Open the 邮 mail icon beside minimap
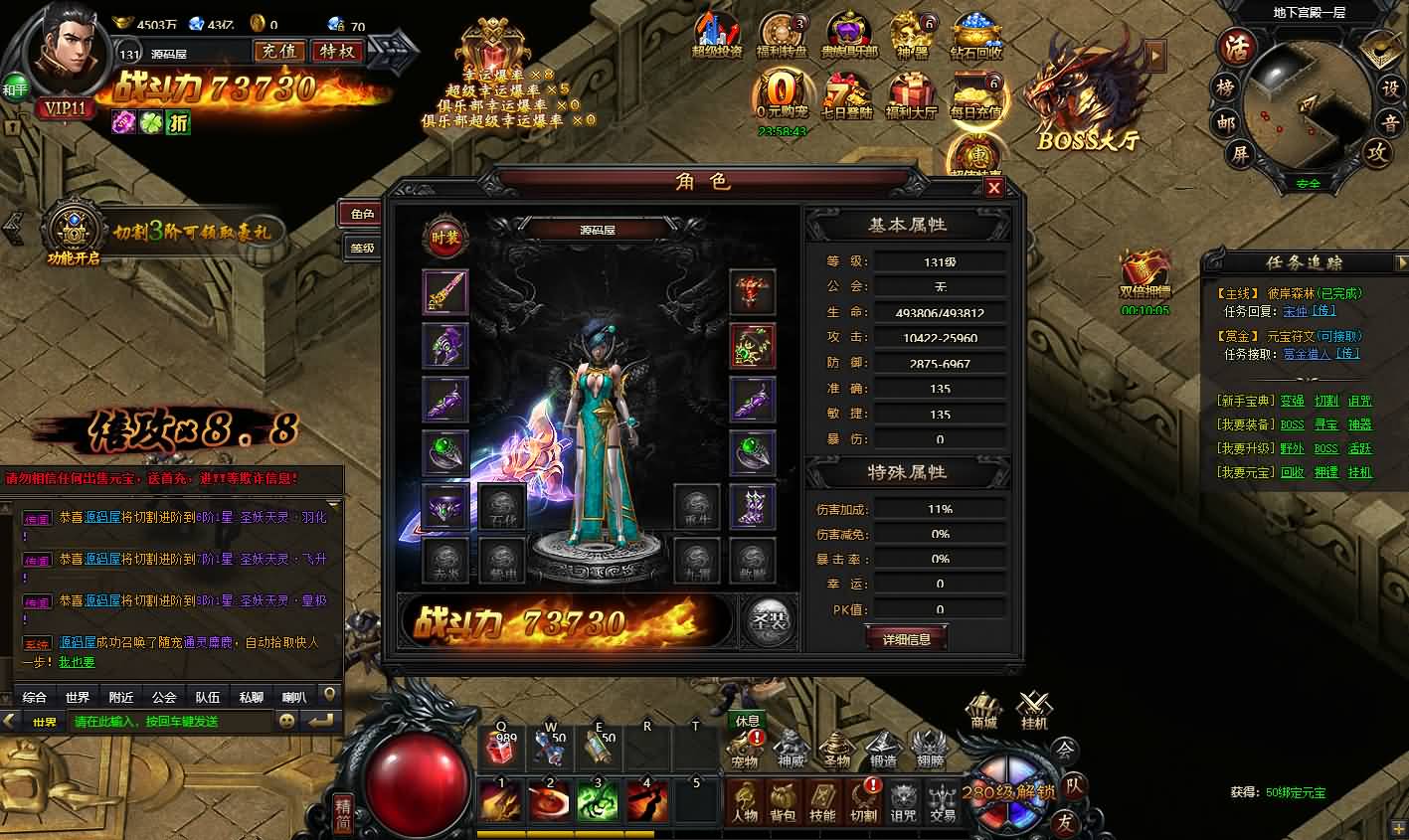This screenshot has height=840, width=1409. (1224, 124)
